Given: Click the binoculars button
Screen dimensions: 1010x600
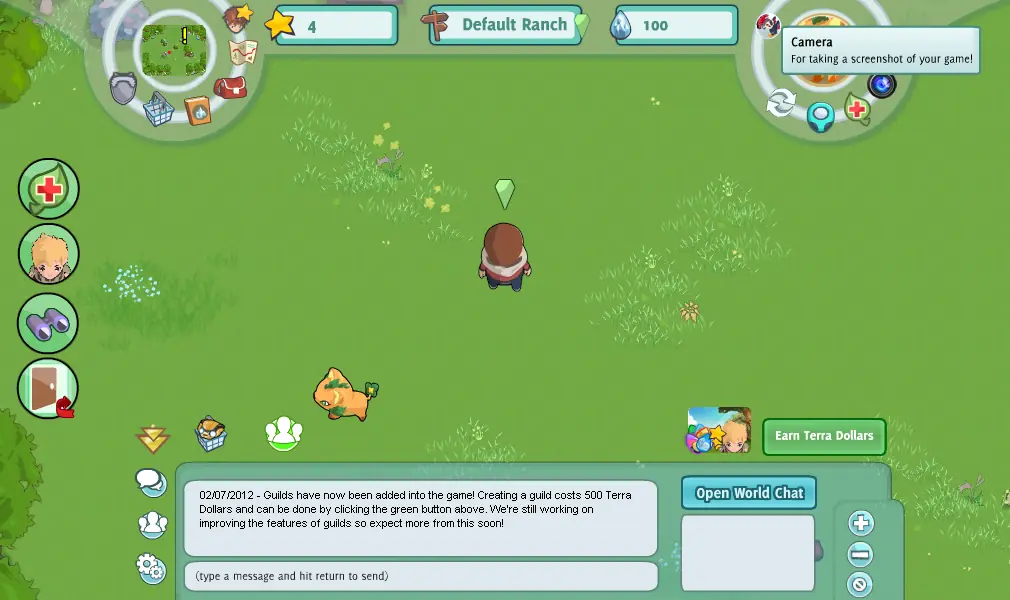Looking at the screenshot, I should [48, 323].
